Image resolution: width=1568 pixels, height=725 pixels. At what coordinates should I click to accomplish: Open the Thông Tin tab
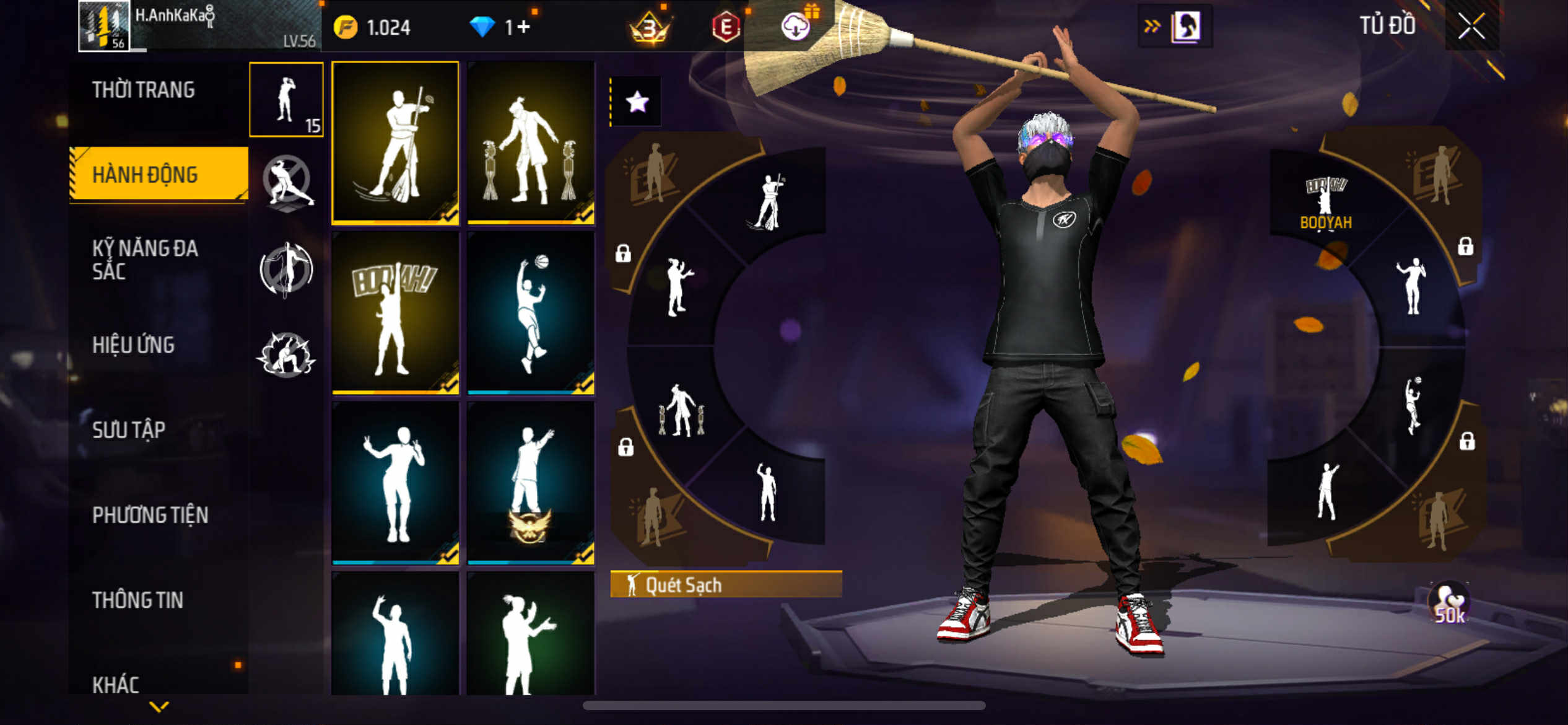[x=137, y=600]
